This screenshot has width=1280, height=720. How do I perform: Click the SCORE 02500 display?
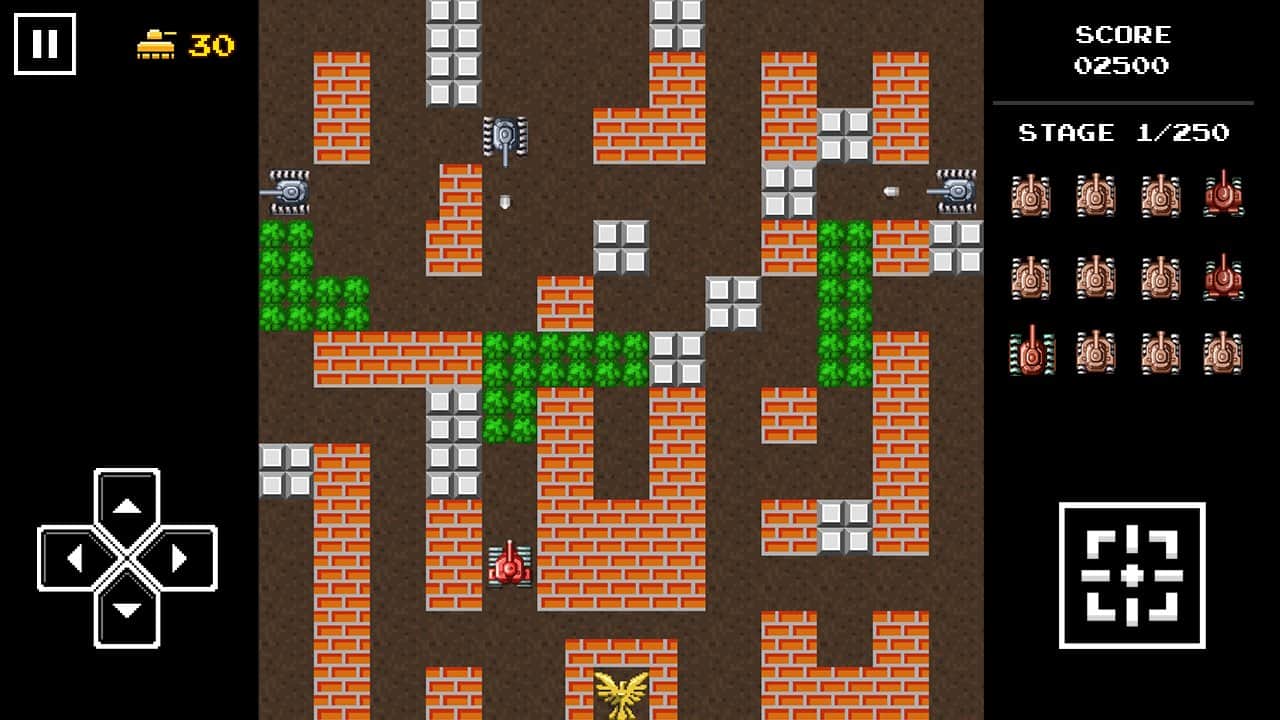click(1122, 50)
